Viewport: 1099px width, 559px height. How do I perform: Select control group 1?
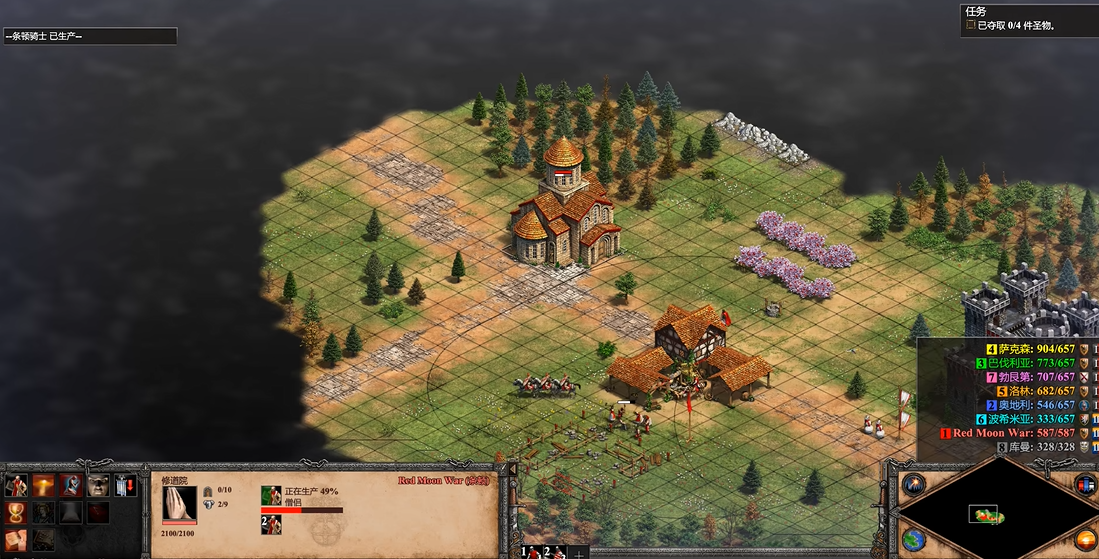click(526, 551)
